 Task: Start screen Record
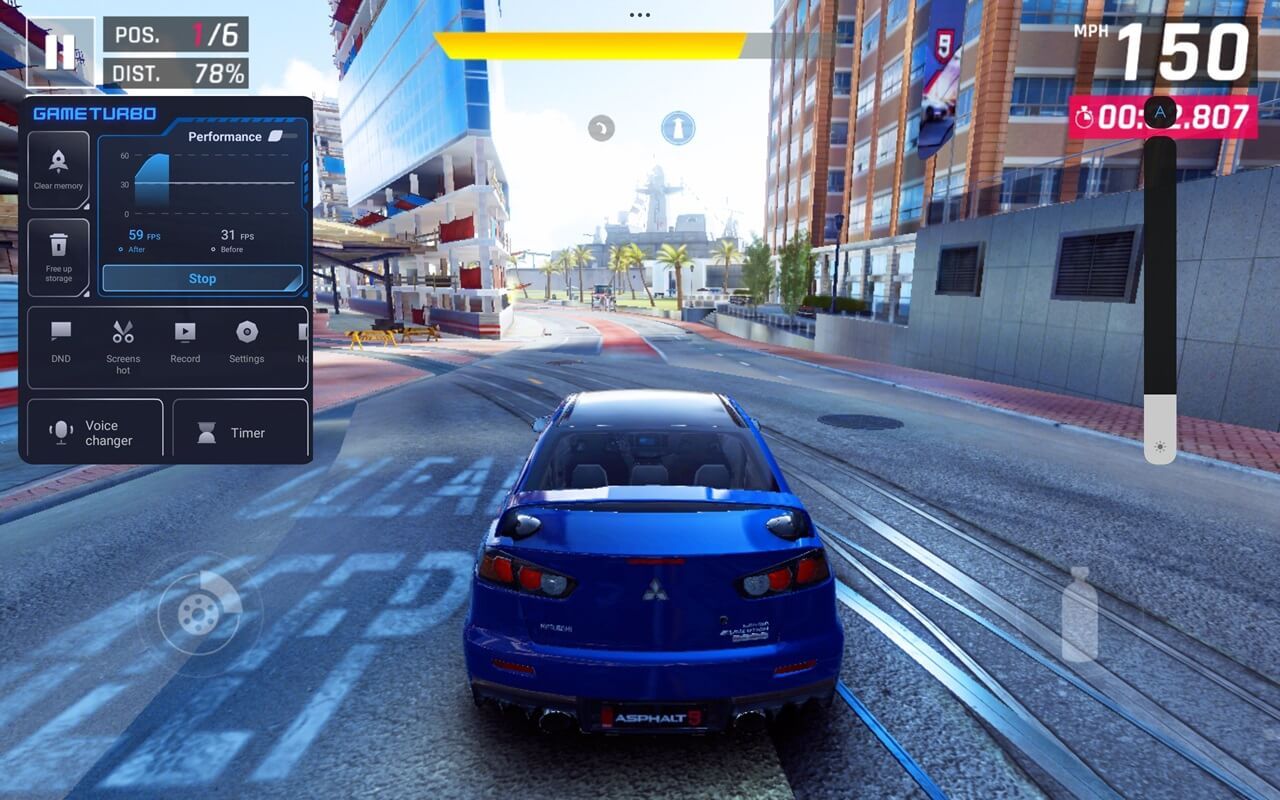tap(185, 342)
